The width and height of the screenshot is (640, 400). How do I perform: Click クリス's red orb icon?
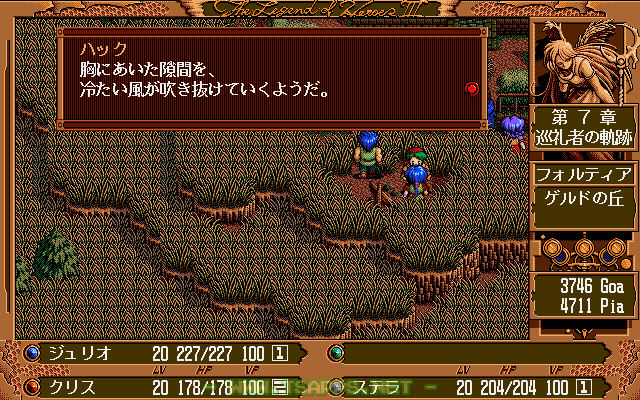(31, 386)
